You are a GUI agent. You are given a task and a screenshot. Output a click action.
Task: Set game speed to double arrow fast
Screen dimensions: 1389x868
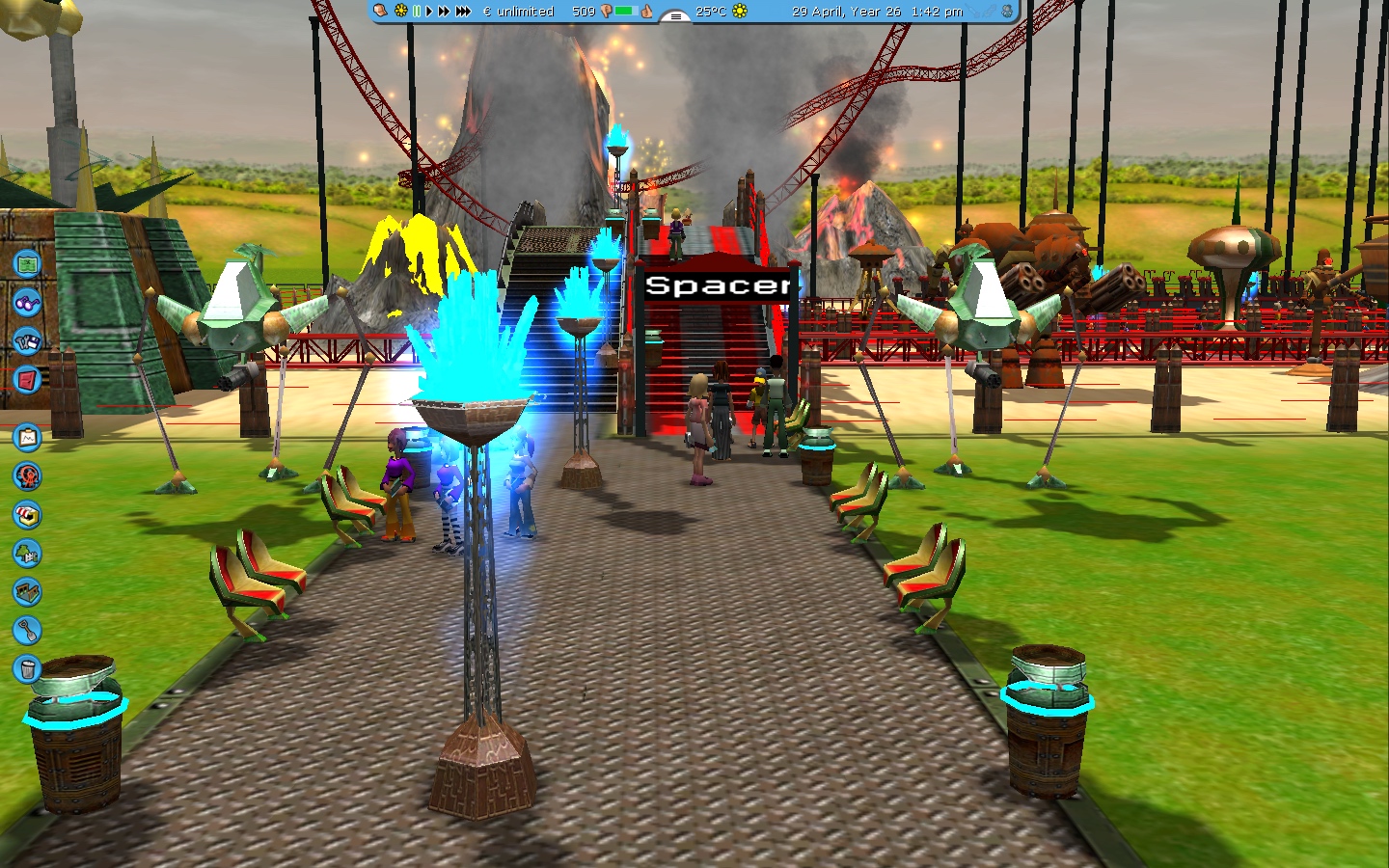coord(444,12)
